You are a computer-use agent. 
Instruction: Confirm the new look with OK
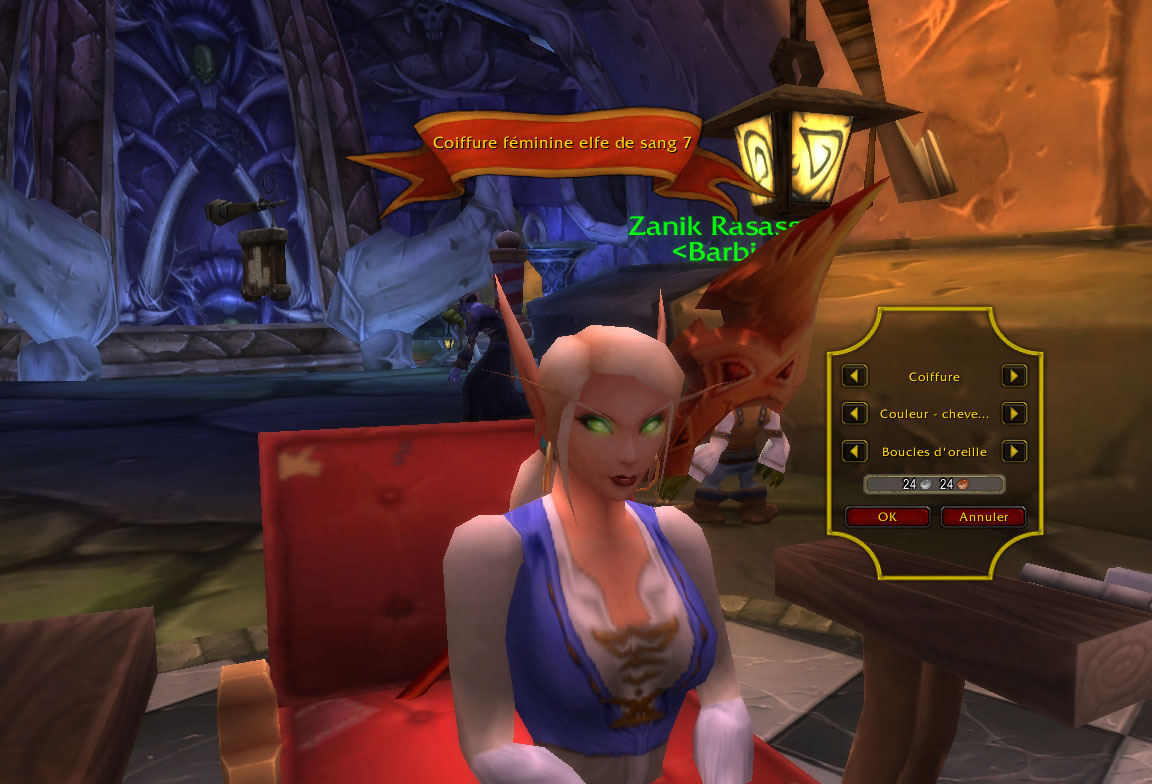887,517
